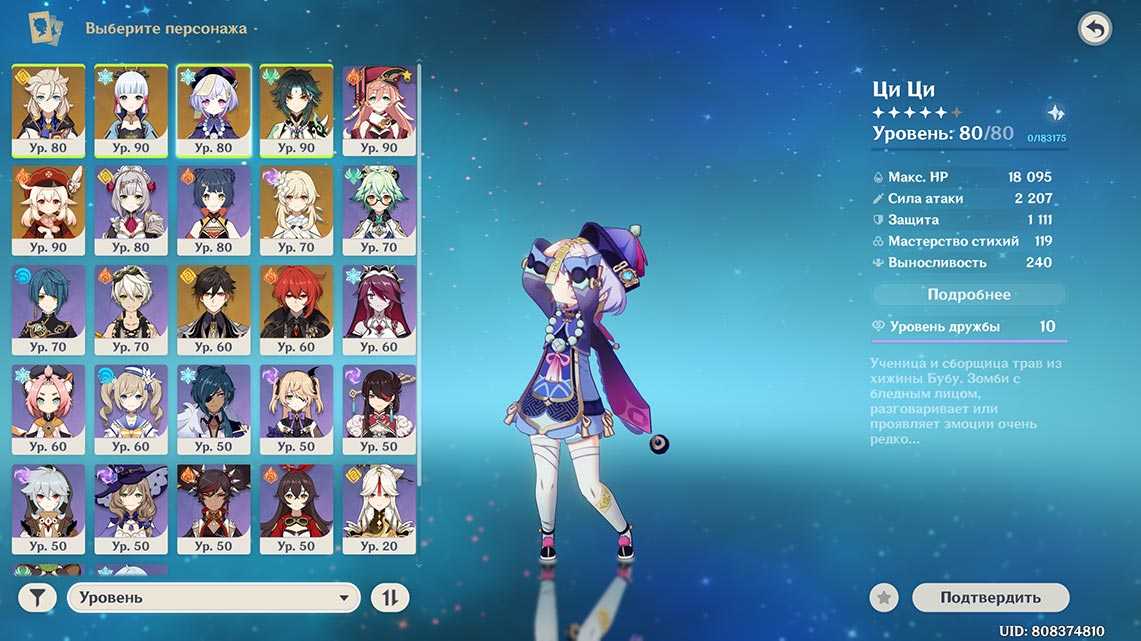Pick Ningguang at level 20
The height and width of the screenshot is (641, 1141).
pyautogui.click(x=379, y=509)
